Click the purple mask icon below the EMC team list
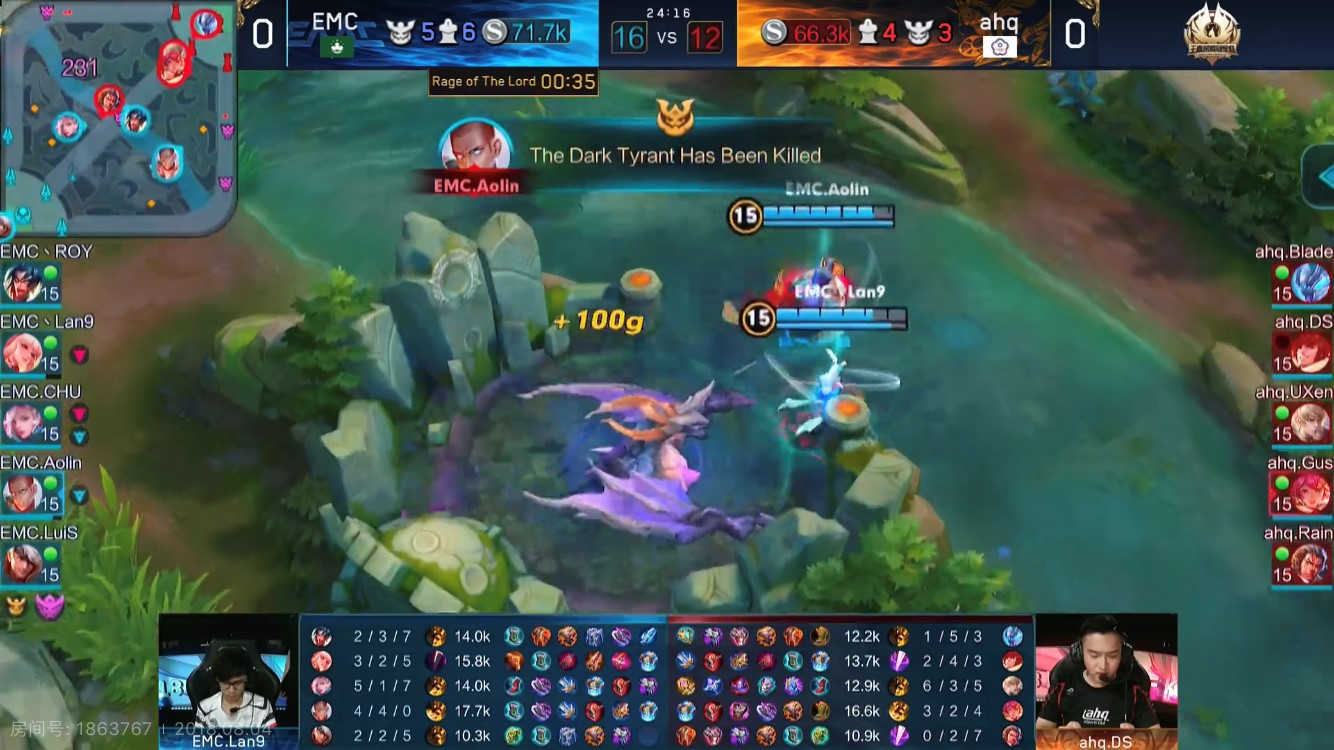This screenshot has height=750, width=1334. tap(49, 606)
